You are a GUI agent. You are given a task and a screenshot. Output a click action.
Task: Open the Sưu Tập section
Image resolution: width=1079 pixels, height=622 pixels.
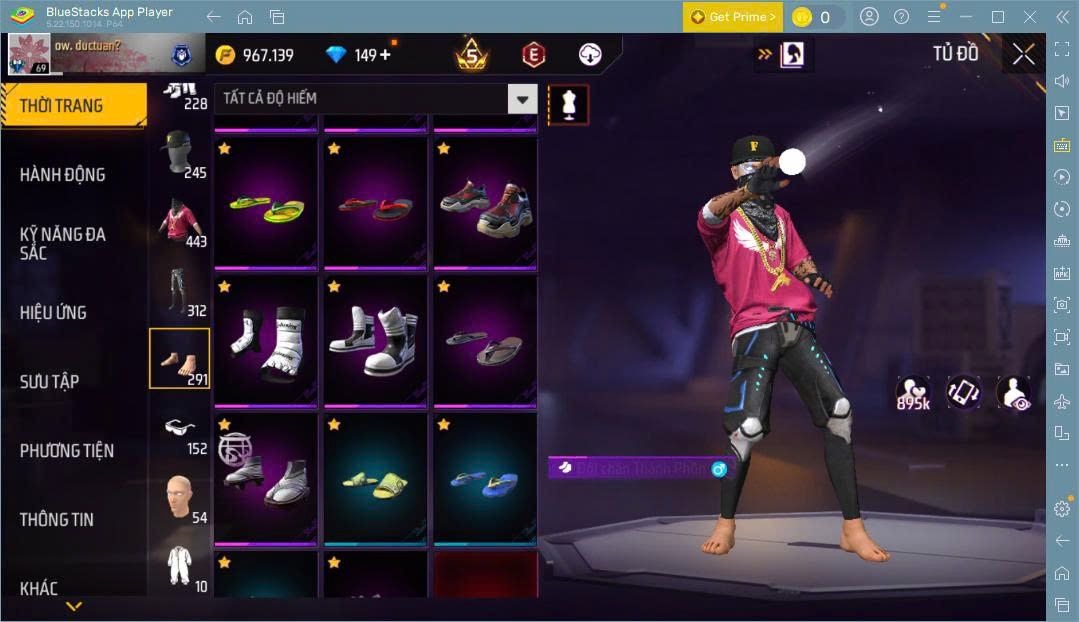tap(49, 381)
